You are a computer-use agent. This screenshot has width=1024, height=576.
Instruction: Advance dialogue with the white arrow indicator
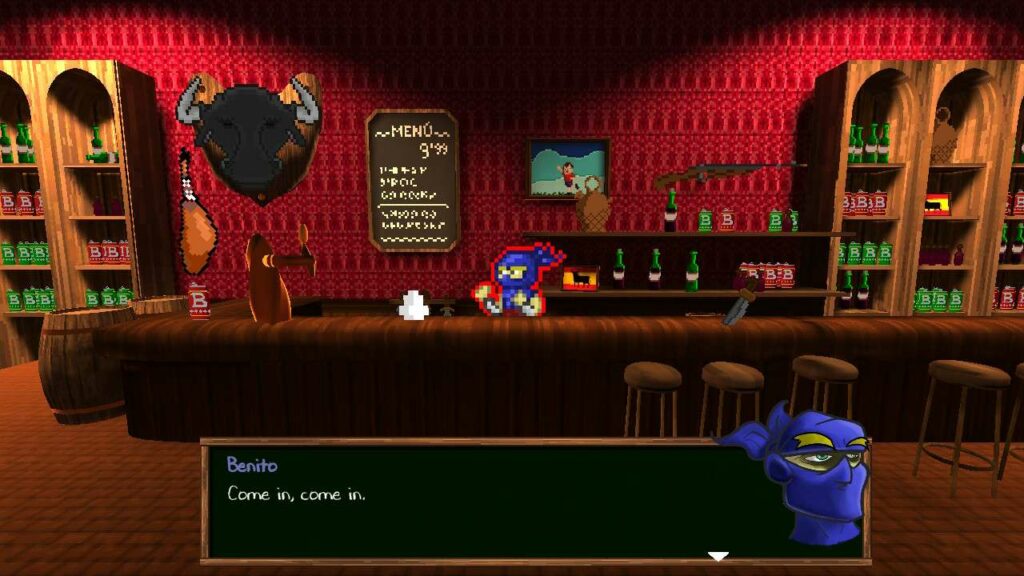718,556
